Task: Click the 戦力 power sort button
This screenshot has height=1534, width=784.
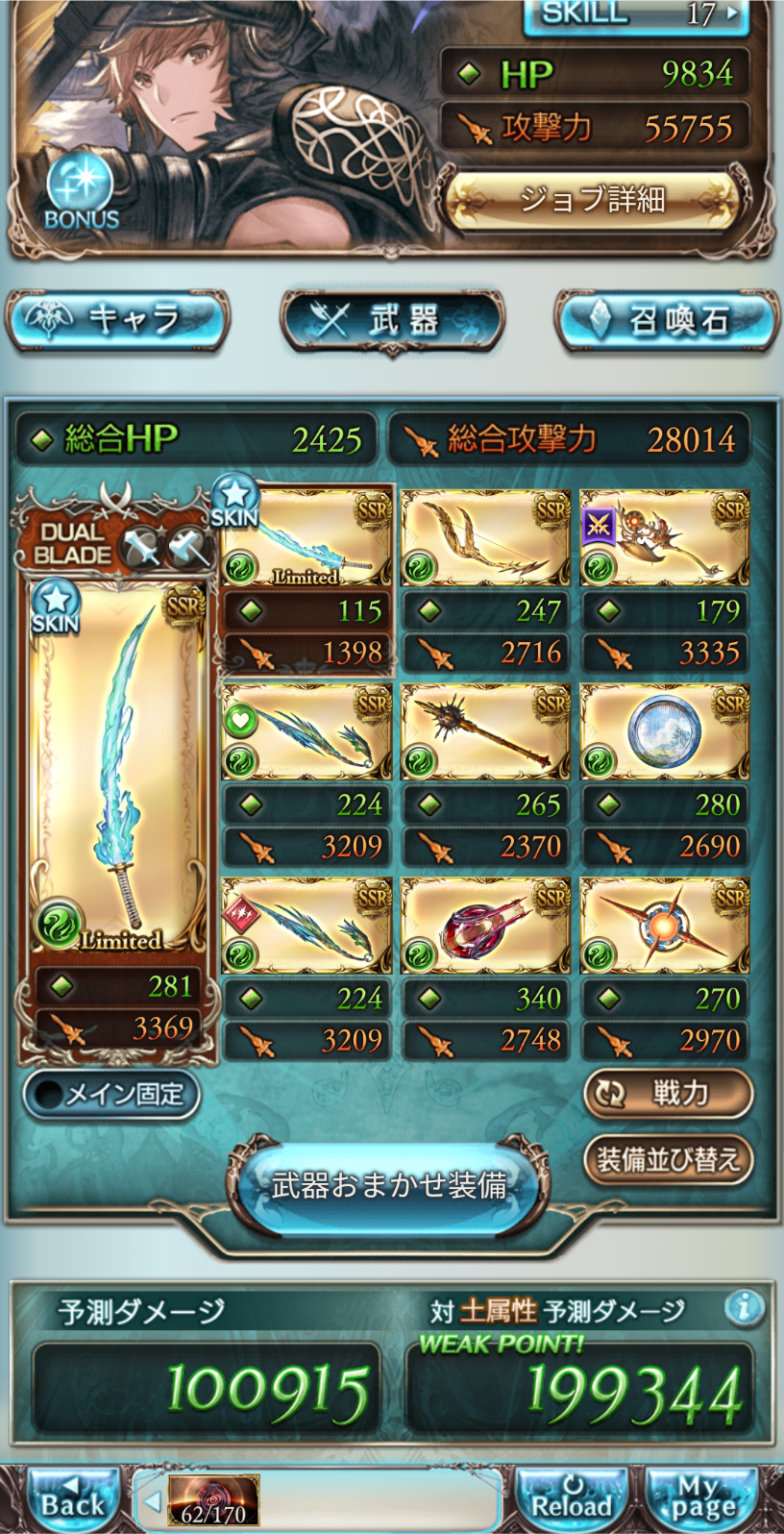Action: [x=668, y=1094]
